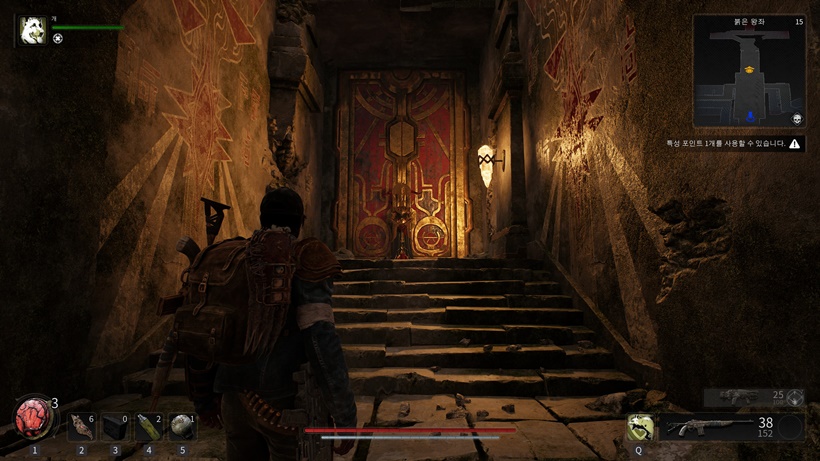820x461 pixels.
Task: Open the trait point available notification
Action: pos(734,144)
